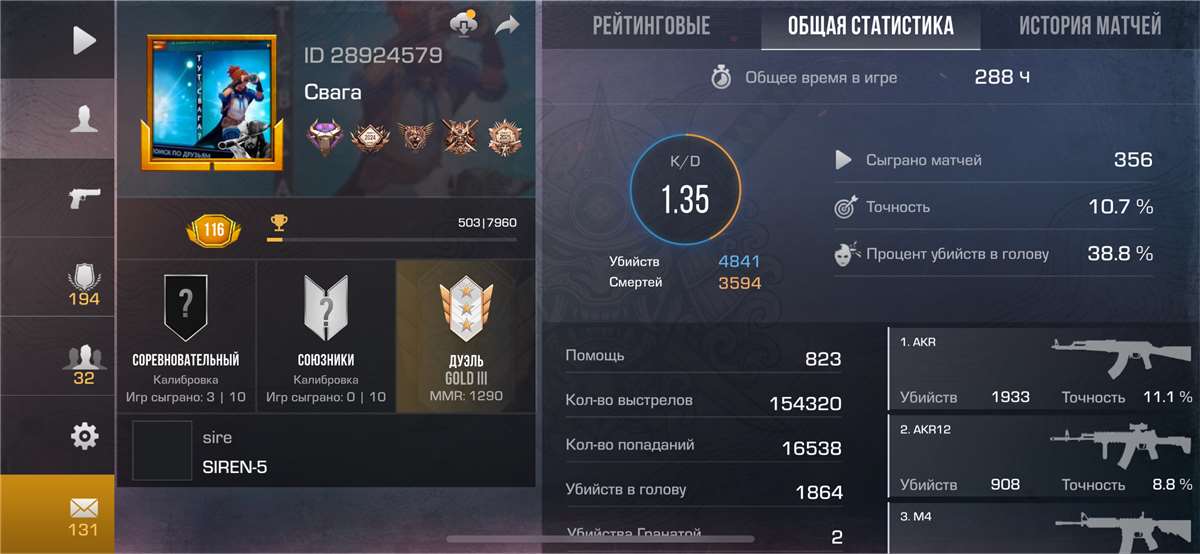The height and width of the screenshot is (554, 1200).
Task: Choose the Союзники mode card
Action: pyautogui.click(x=326, y=336)
